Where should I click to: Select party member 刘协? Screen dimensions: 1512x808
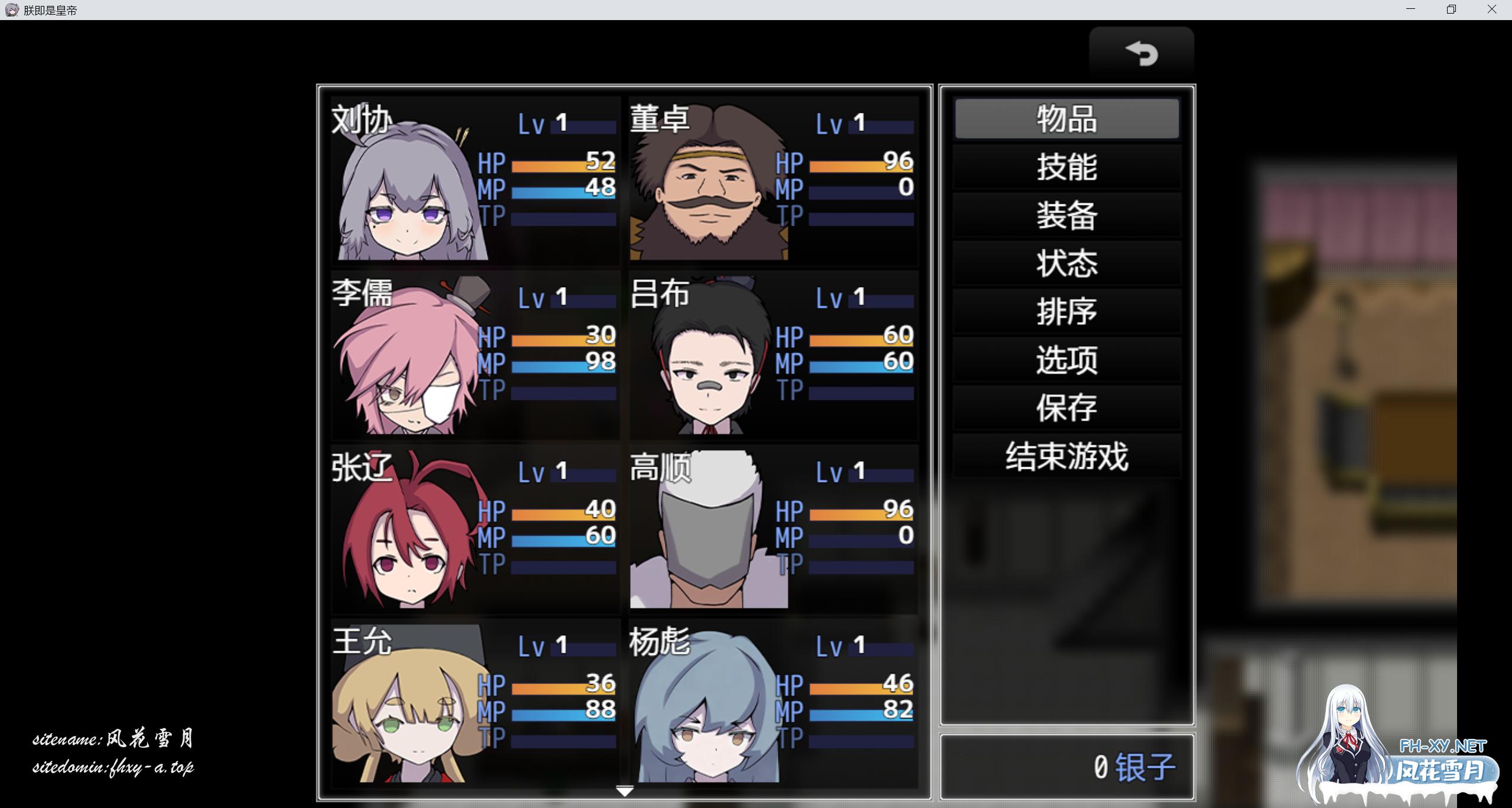pyautogui.click(x=475, y=180)
